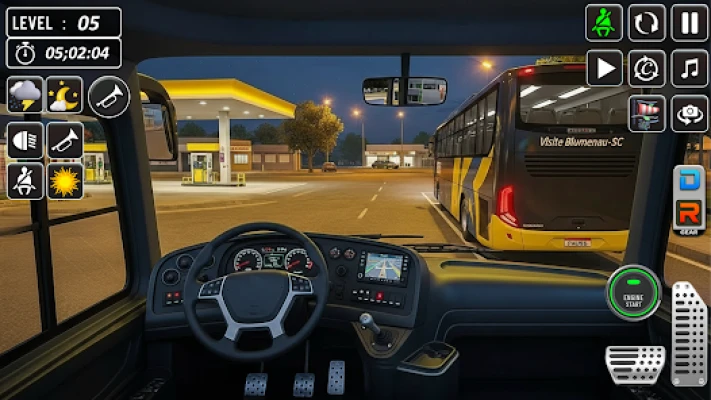
Task: Sound the round horn button
Action: point(109,96)
